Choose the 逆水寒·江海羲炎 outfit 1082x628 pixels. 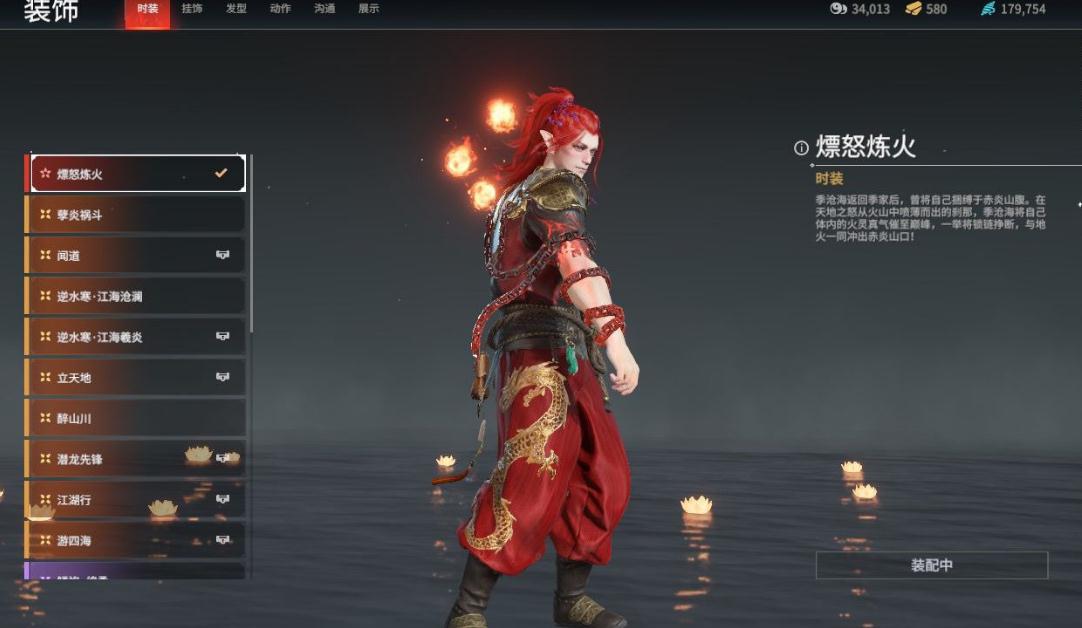pyautogui.click(x=137, y=338)
